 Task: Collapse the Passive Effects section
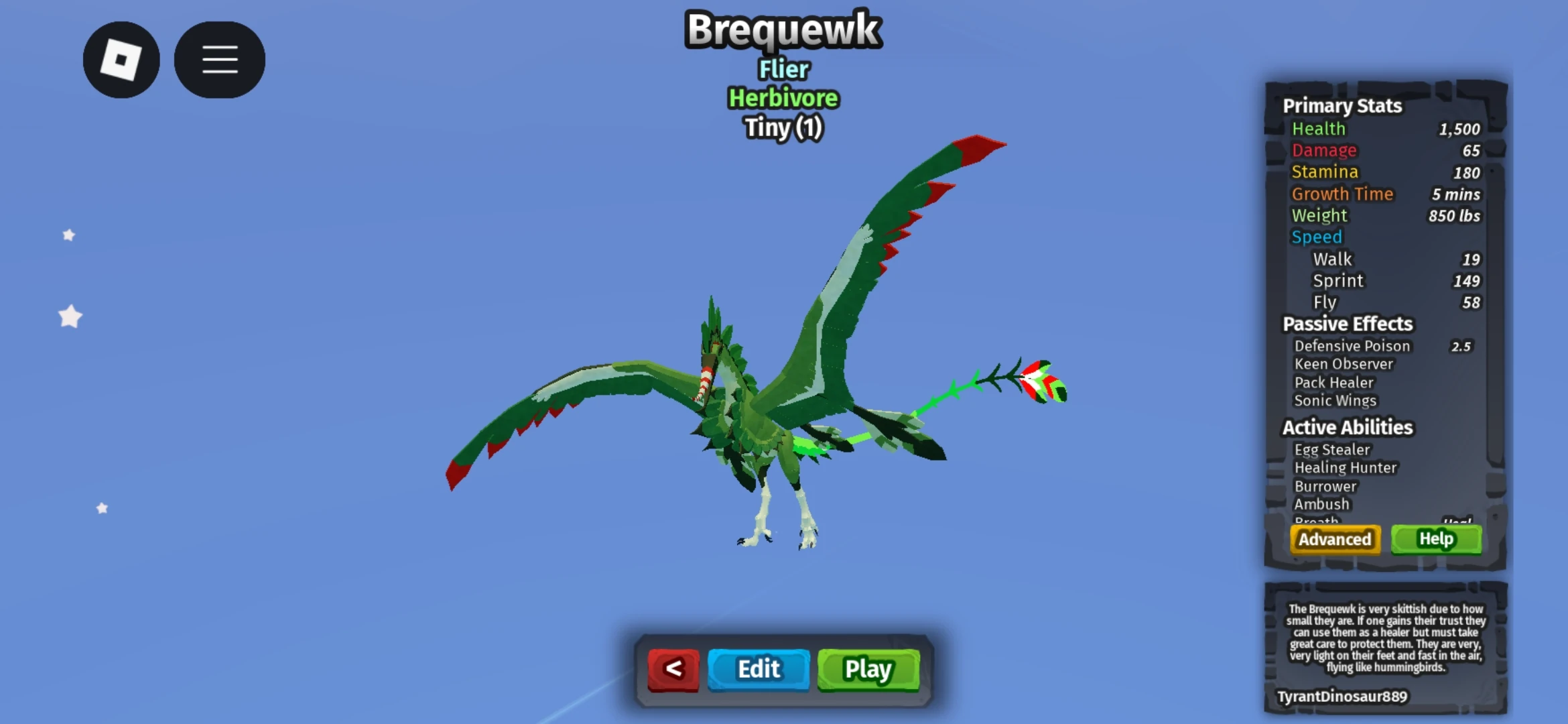[x=1348, y=324]
